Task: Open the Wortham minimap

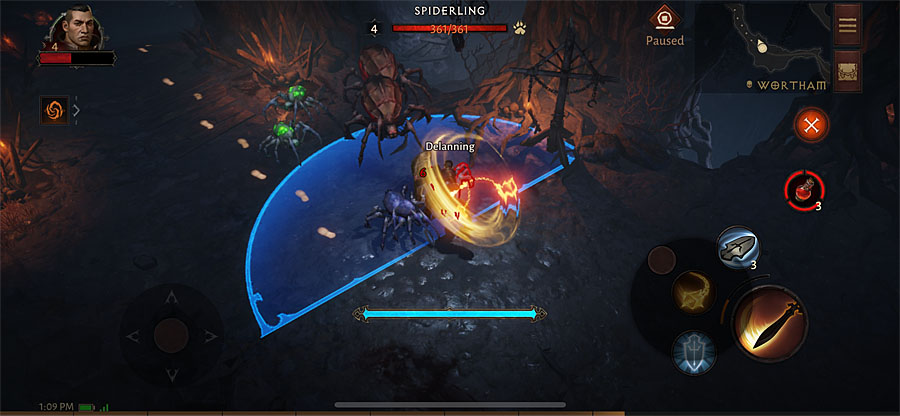Action: [762, 45]
